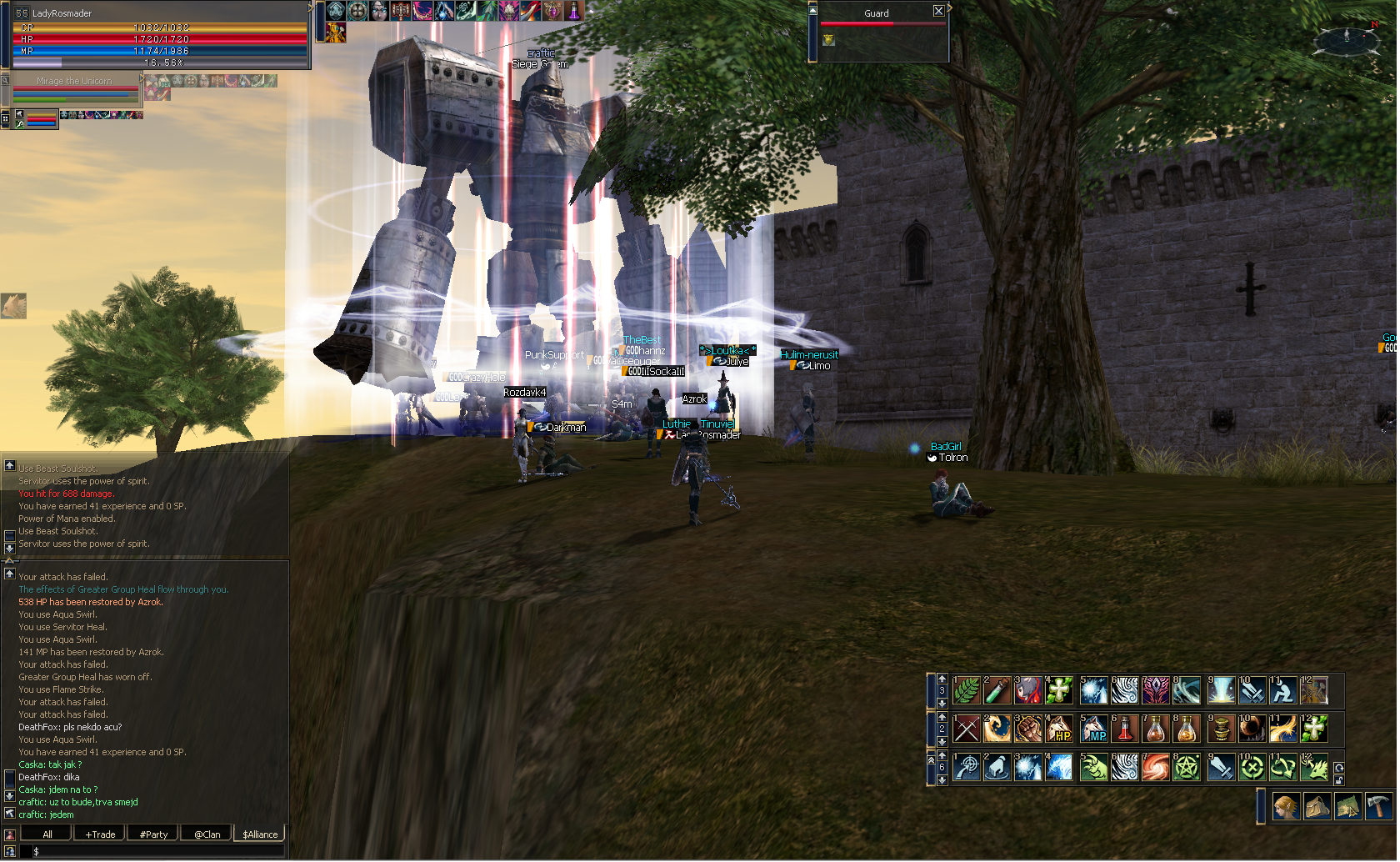Use the servant HP heal skill
Viewport: 1400px width, 862px height.
coord(1059,729)
